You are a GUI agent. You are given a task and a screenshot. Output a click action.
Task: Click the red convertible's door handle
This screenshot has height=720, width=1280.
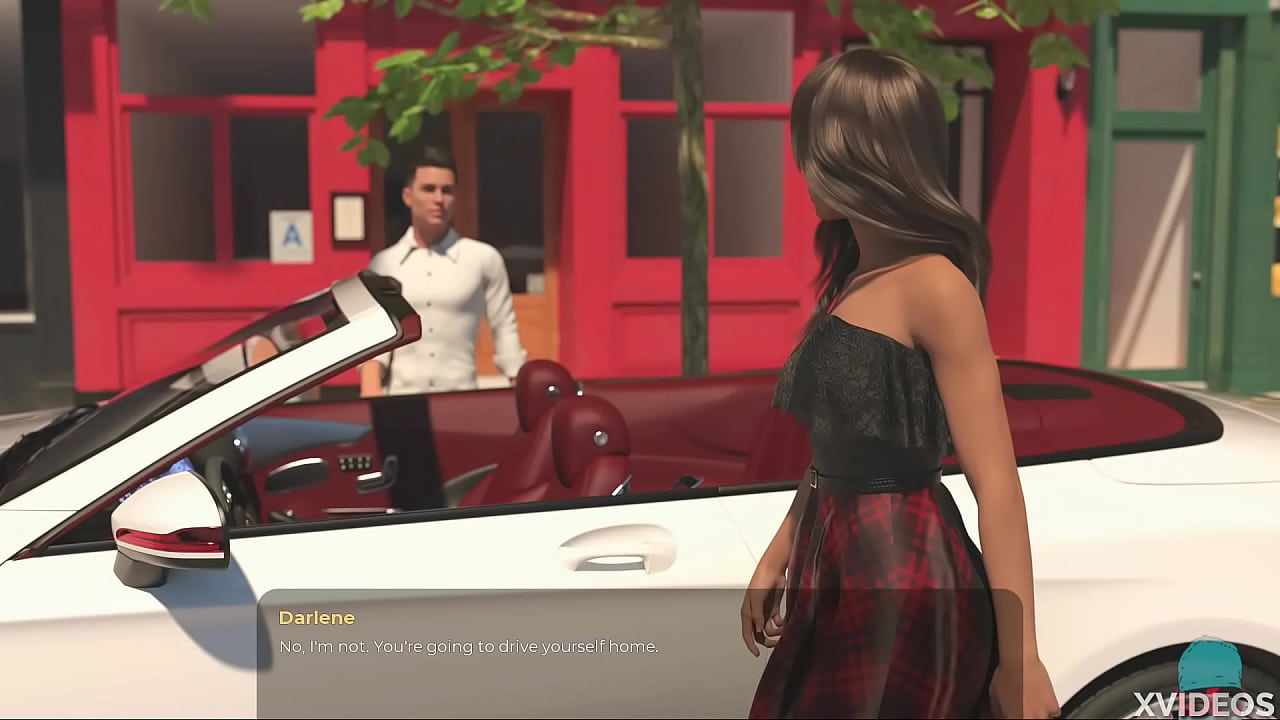point(617,548)
